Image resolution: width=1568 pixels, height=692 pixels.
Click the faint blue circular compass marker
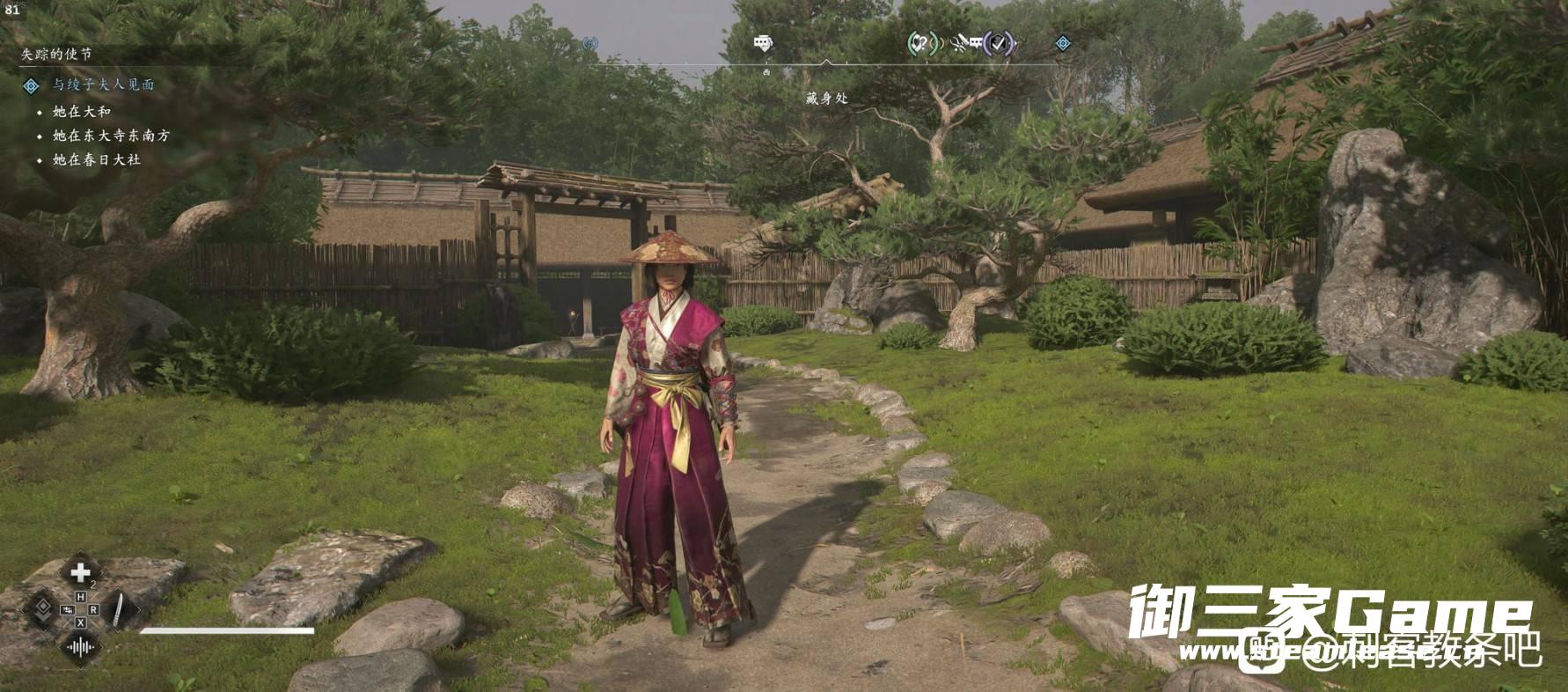pos(590,43)
